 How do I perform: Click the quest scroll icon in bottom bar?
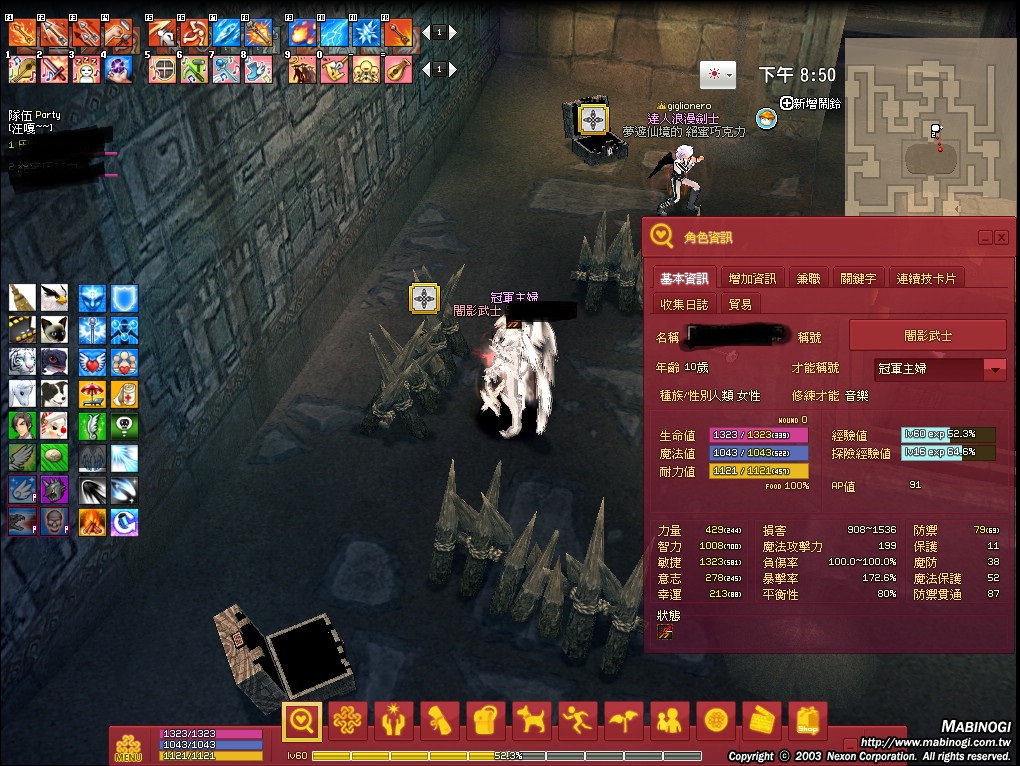tap(441, 719)
